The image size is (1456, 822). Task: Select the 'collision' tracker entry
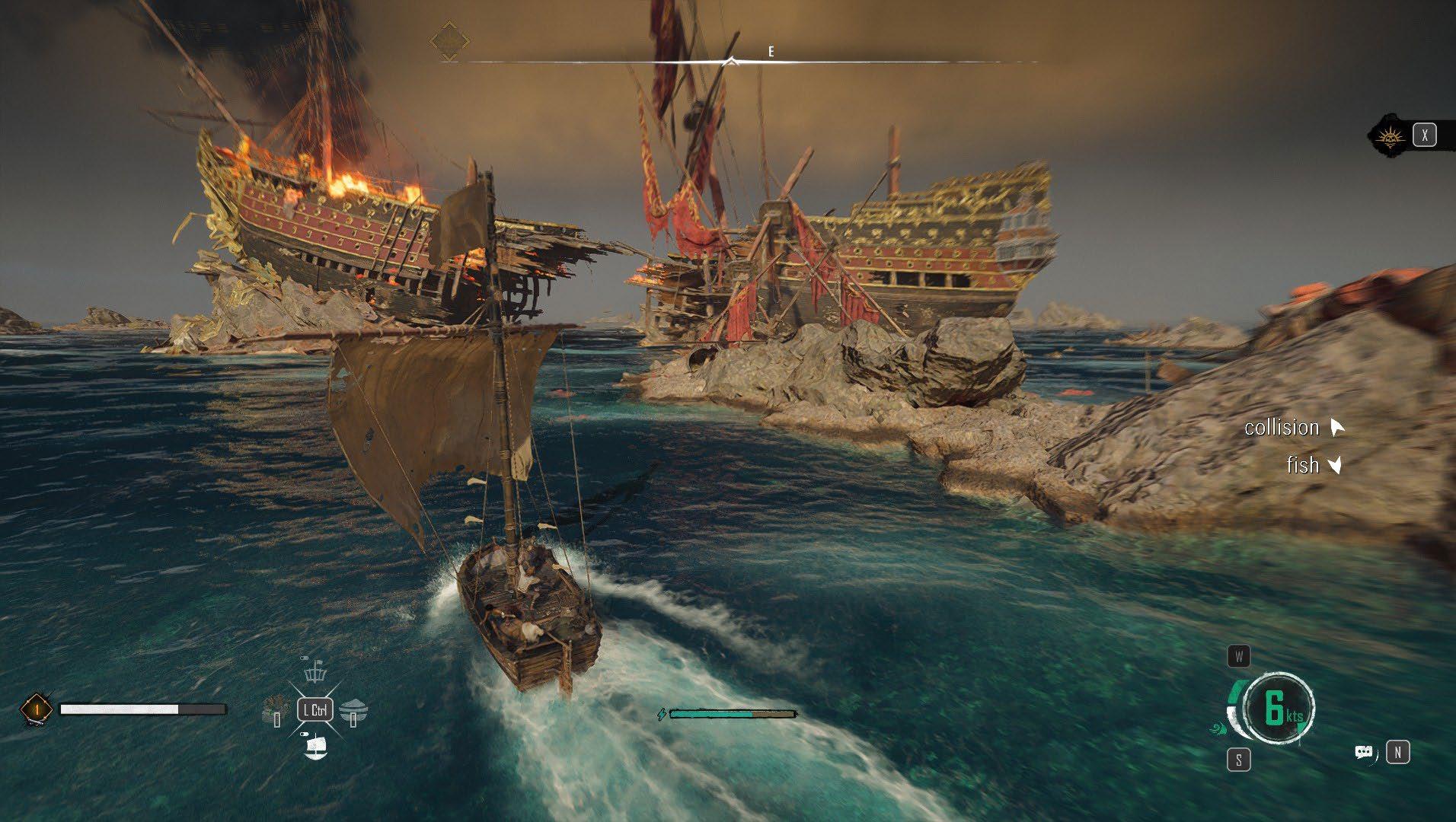1282,428
